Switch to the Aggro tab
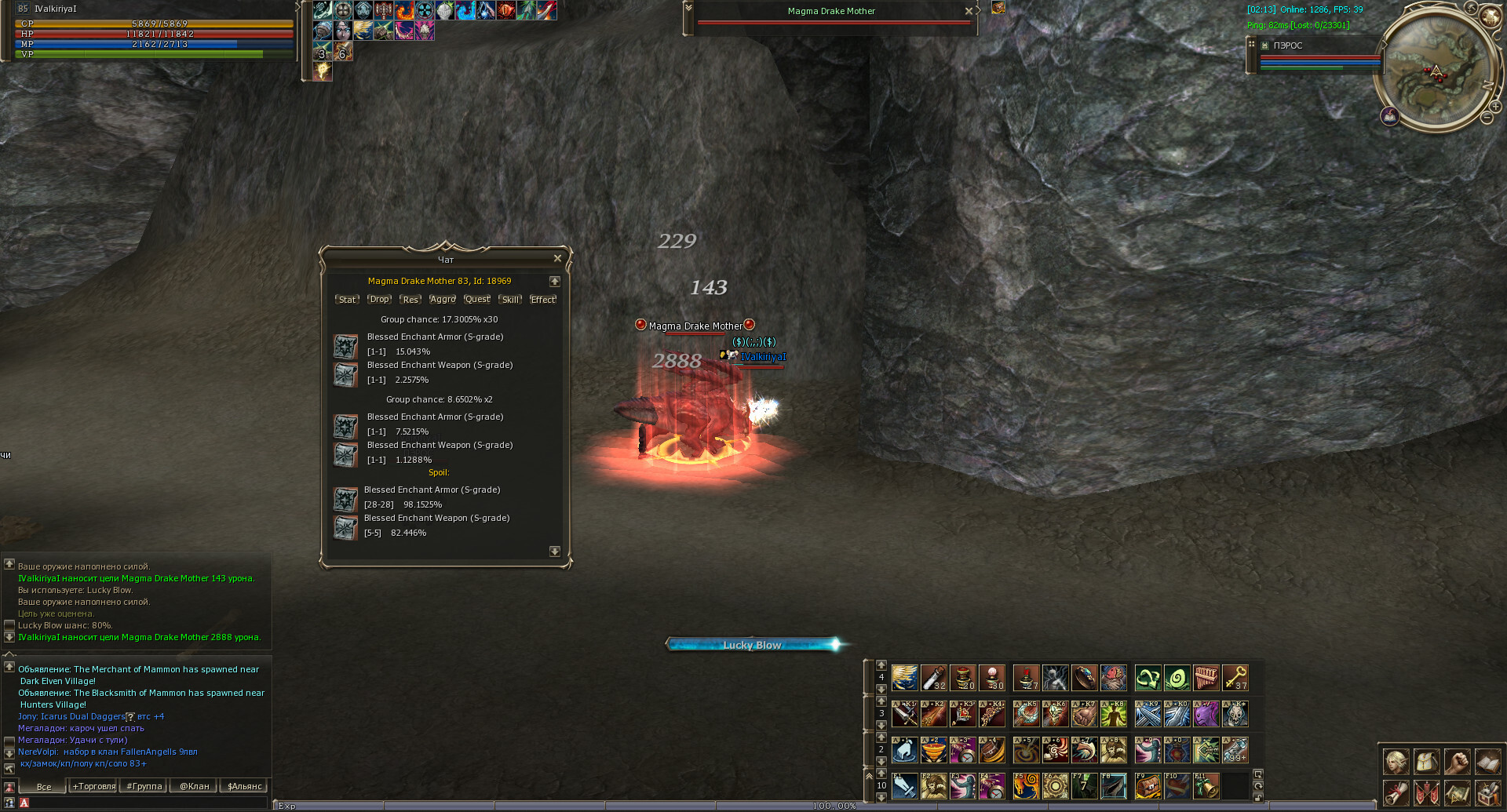This screenshot has width=1507, height=812. (443, 300)
